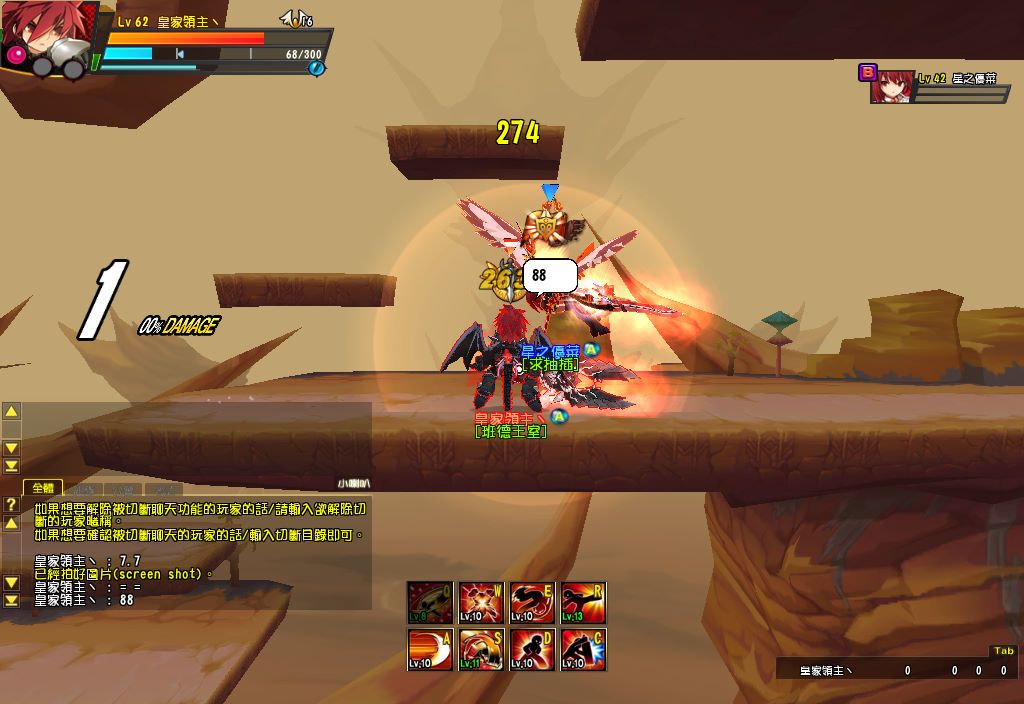The height and width of the screenshot is (704, 1024).
Task: Activate the R skill kick silhouette icon
Action: [583, 603]
